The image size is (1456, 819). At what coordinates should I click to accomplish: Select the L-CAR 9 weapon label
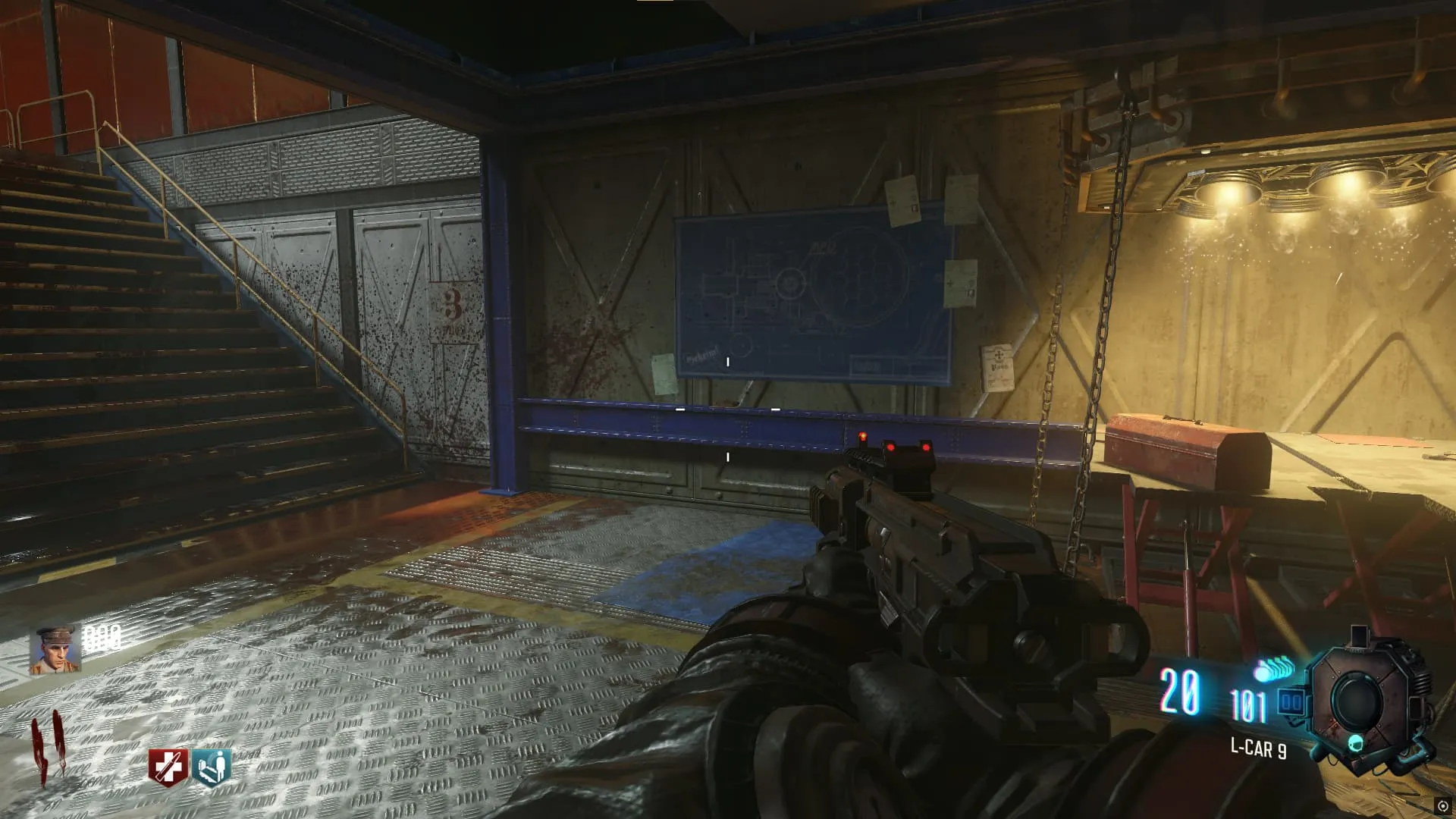pos(1258,749)
